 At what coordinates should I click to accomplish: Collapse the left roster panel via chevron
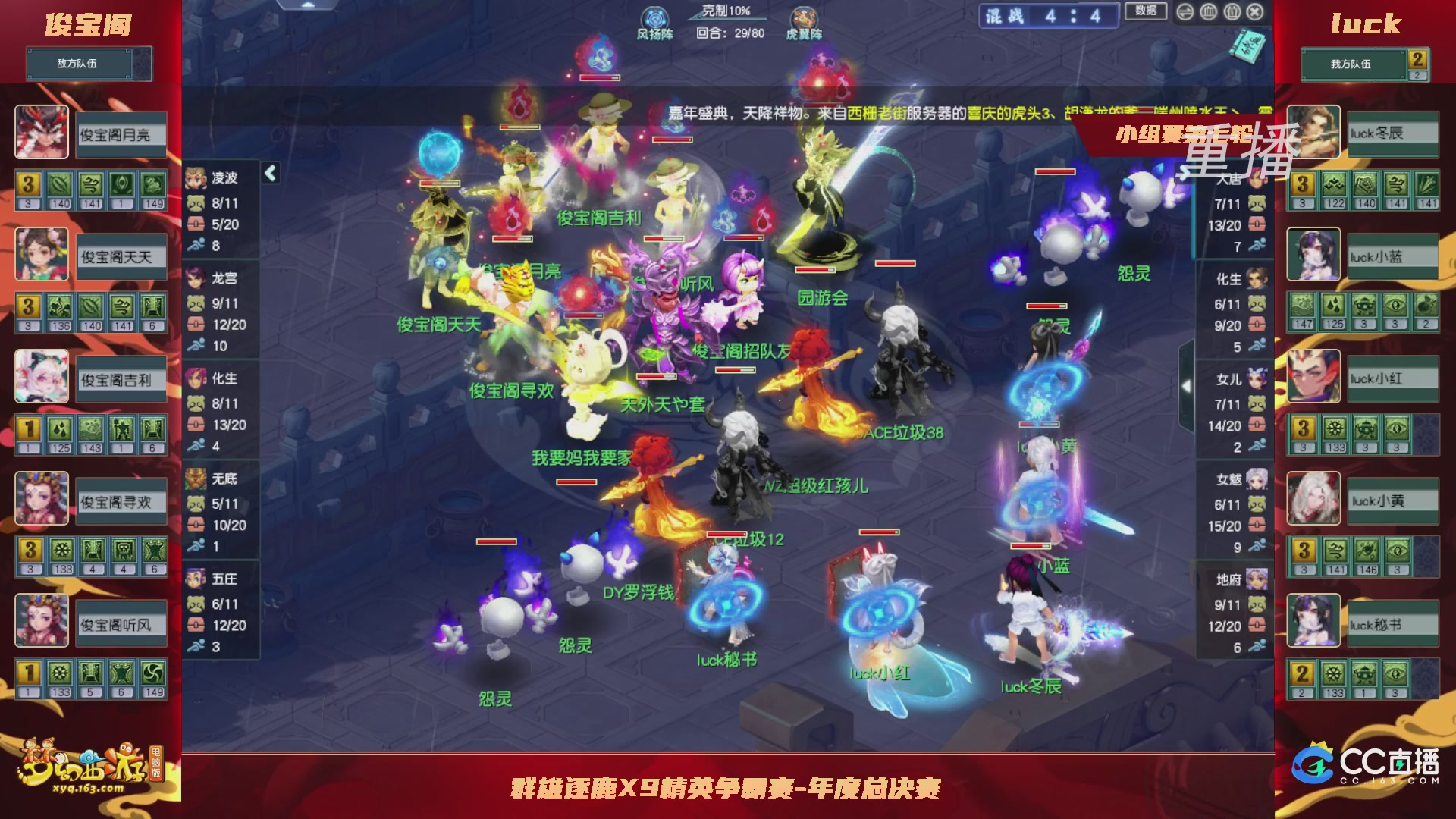point(269,172)
